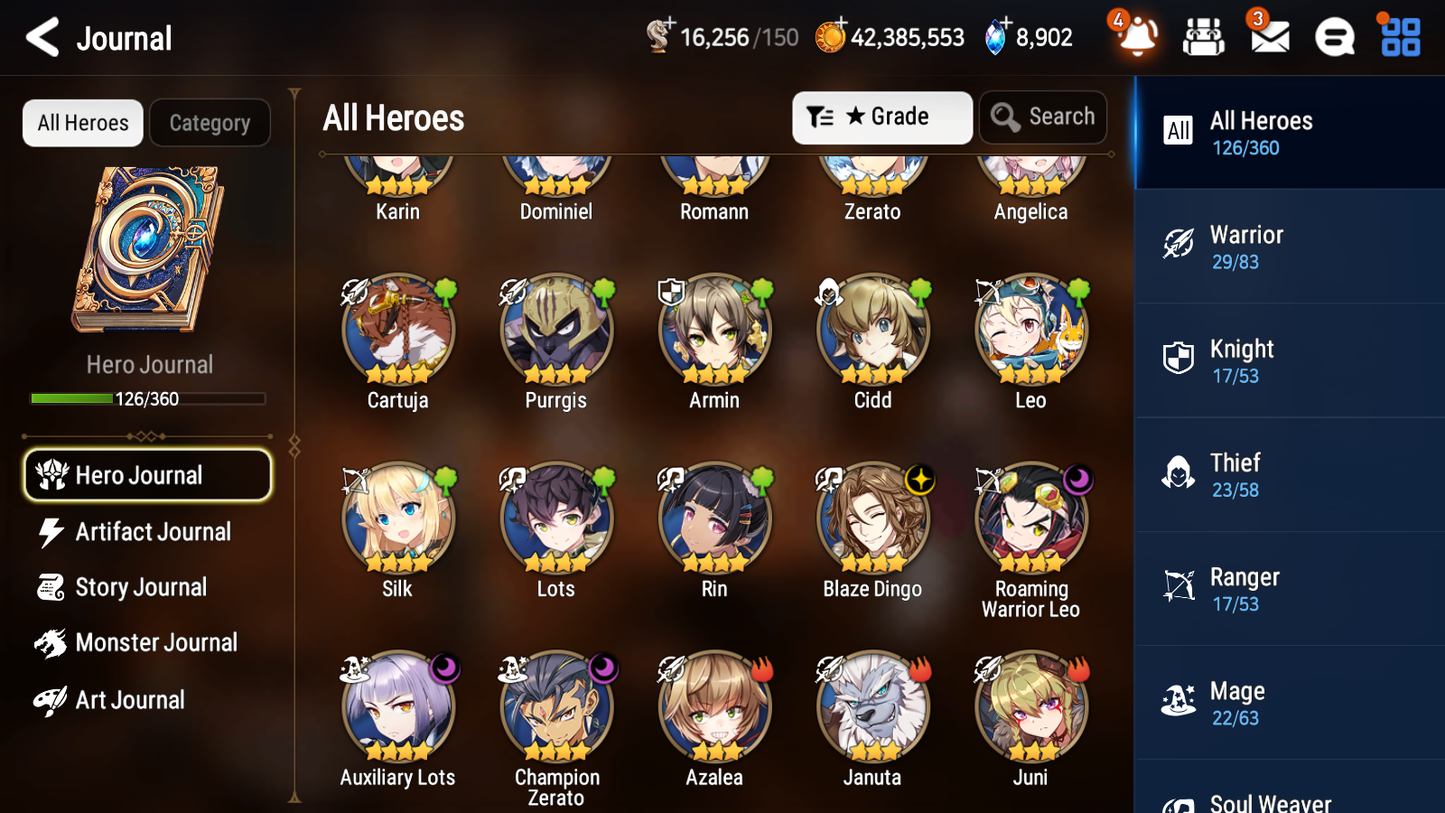Open the inventory icon in the top bar

click(1203, 36)
